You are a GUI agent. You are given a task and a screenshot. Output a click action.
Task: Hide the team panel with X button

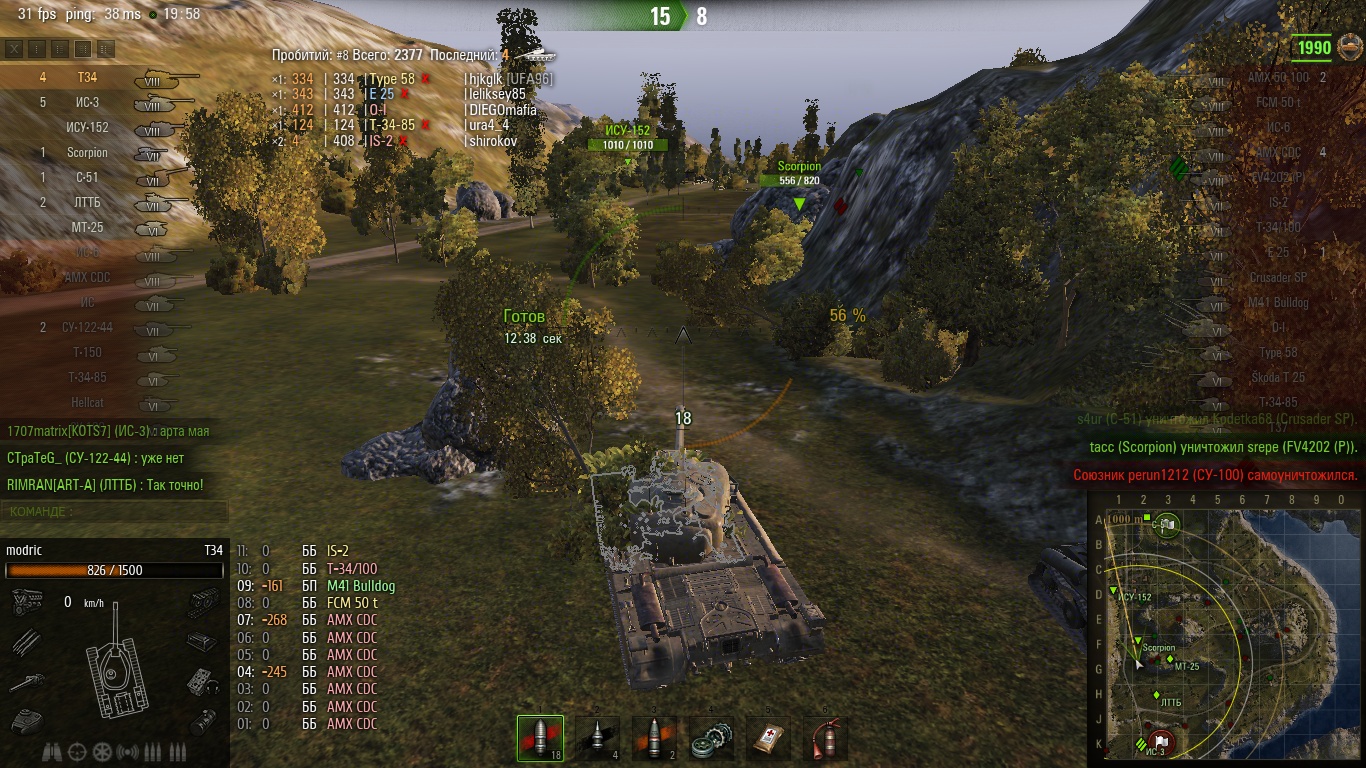(14, 48)
